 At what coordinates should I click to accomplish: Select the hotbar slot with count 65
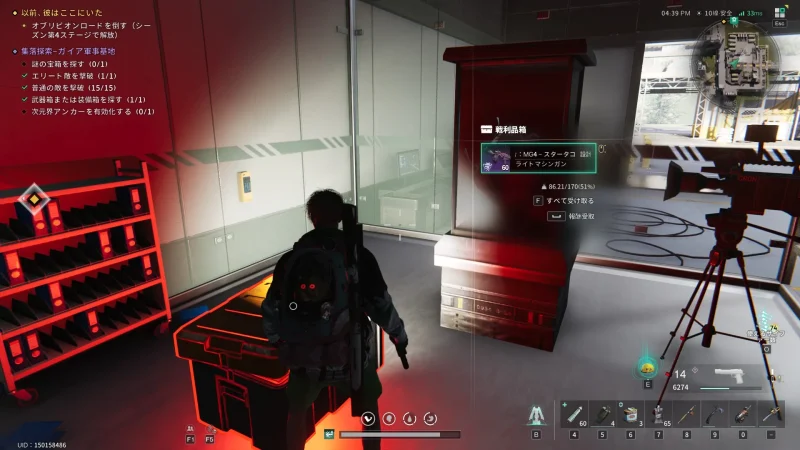tap(659, 413)
